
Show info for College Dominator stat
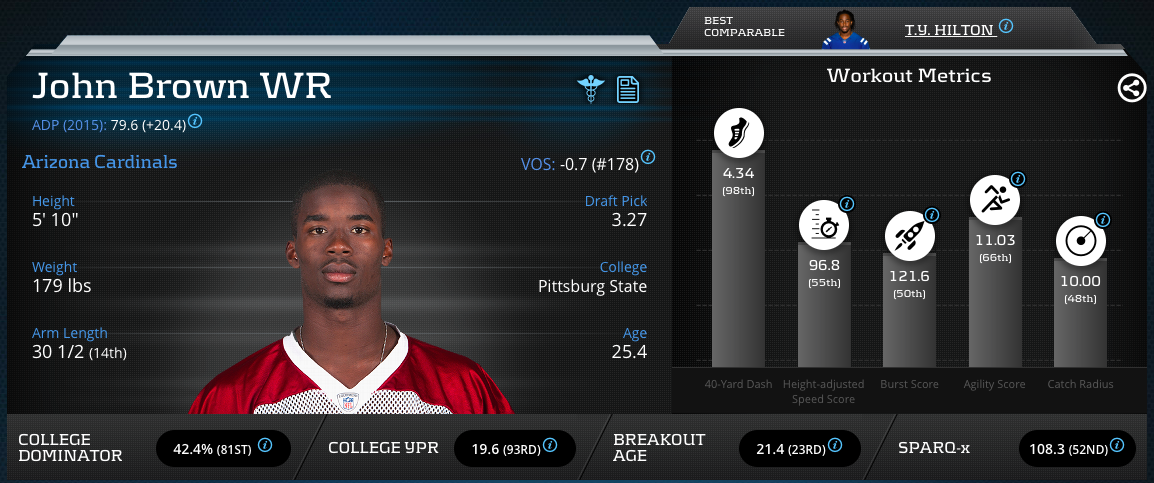tap(265, 446)
